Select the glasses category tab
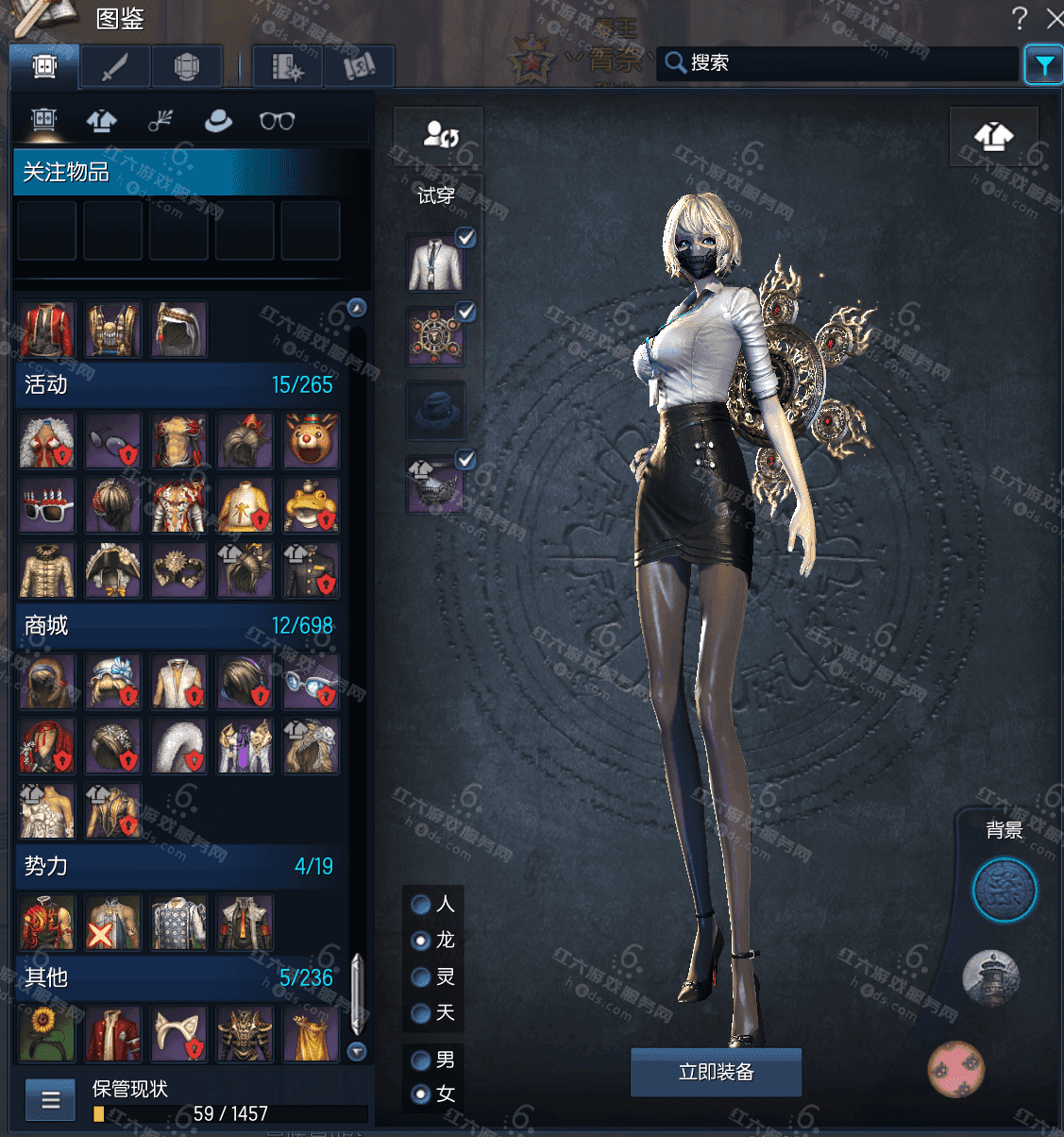1064x1137 pixels. (x=277, y=121)
